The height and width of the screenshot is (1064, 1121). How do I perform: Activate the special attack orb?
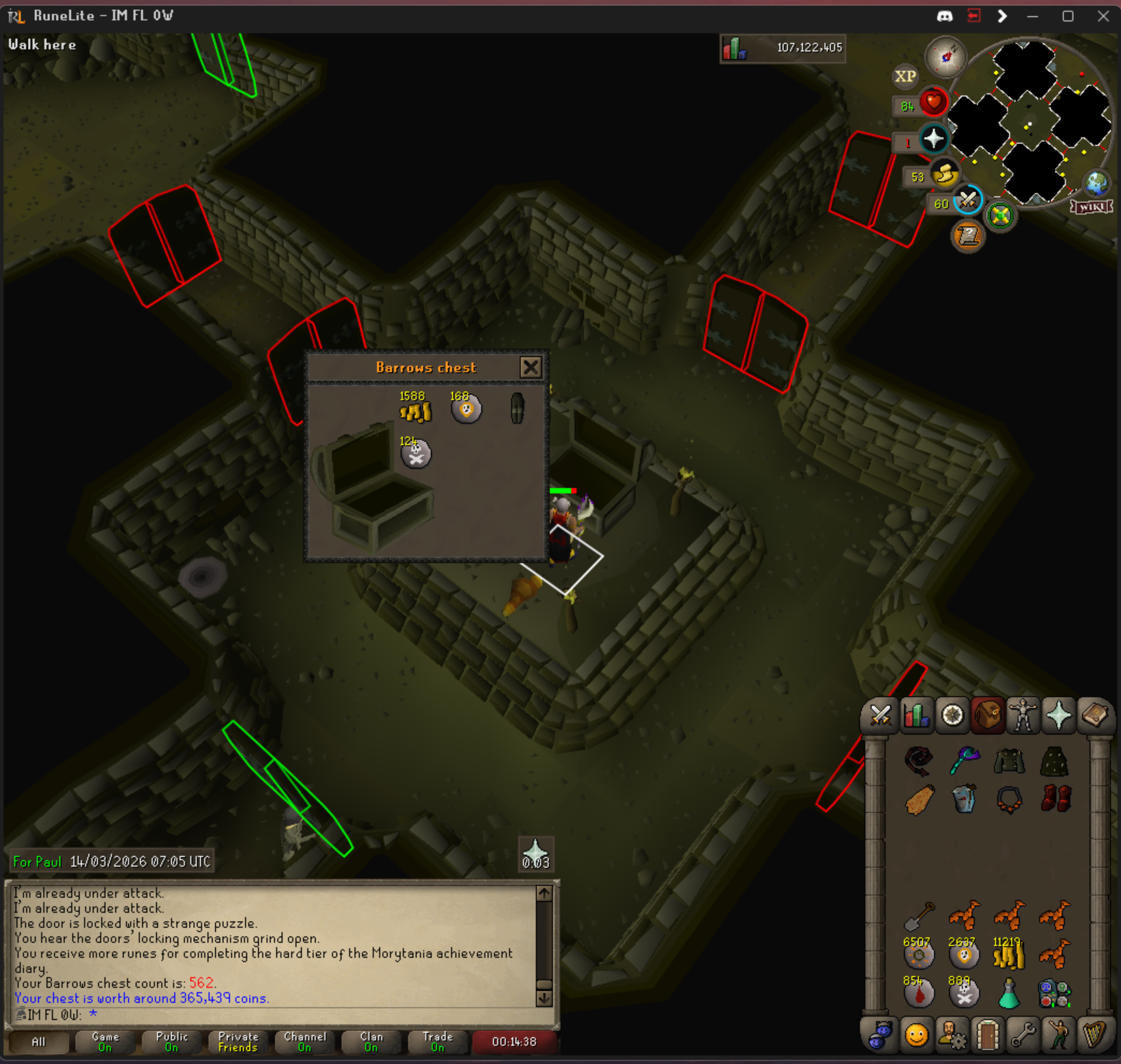click(x=967, y=199)
